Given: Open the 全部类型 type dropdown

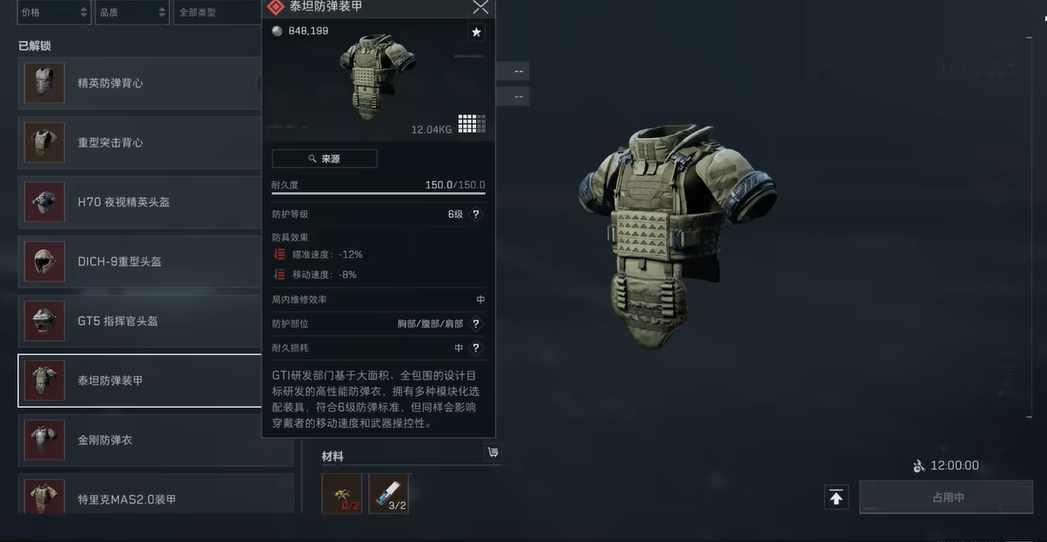Looking at the screenshot, I should (215, 12).
